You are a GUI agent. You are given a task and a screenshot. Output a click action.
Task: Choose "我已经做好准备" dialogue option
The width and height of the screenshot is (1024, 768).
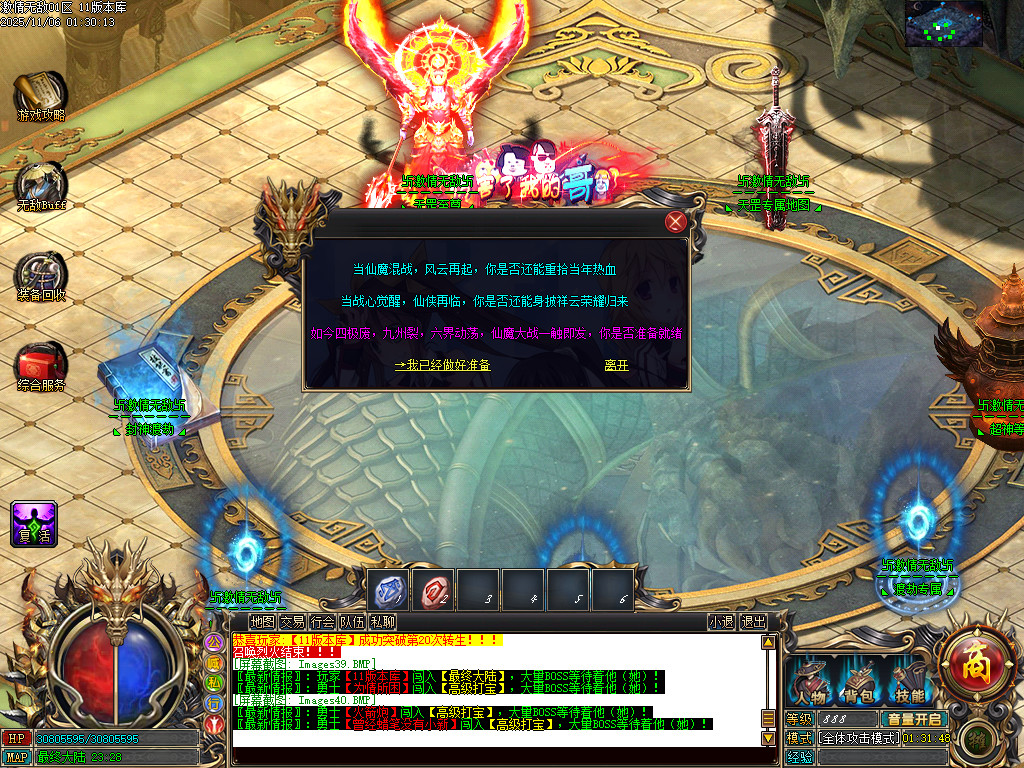[442, 366]
